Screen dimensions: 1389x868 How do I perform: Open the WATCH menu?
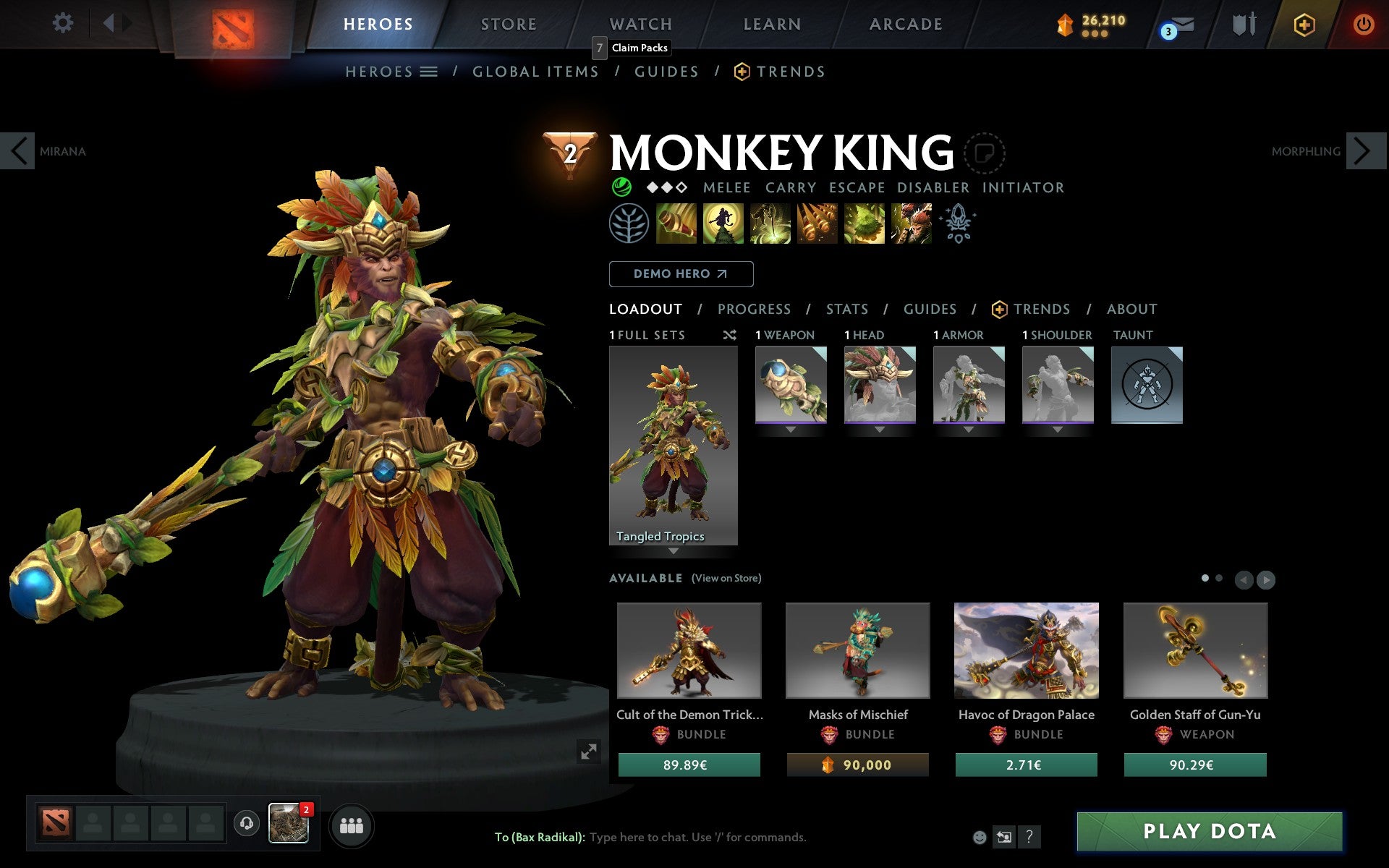[x=640, y=23]
